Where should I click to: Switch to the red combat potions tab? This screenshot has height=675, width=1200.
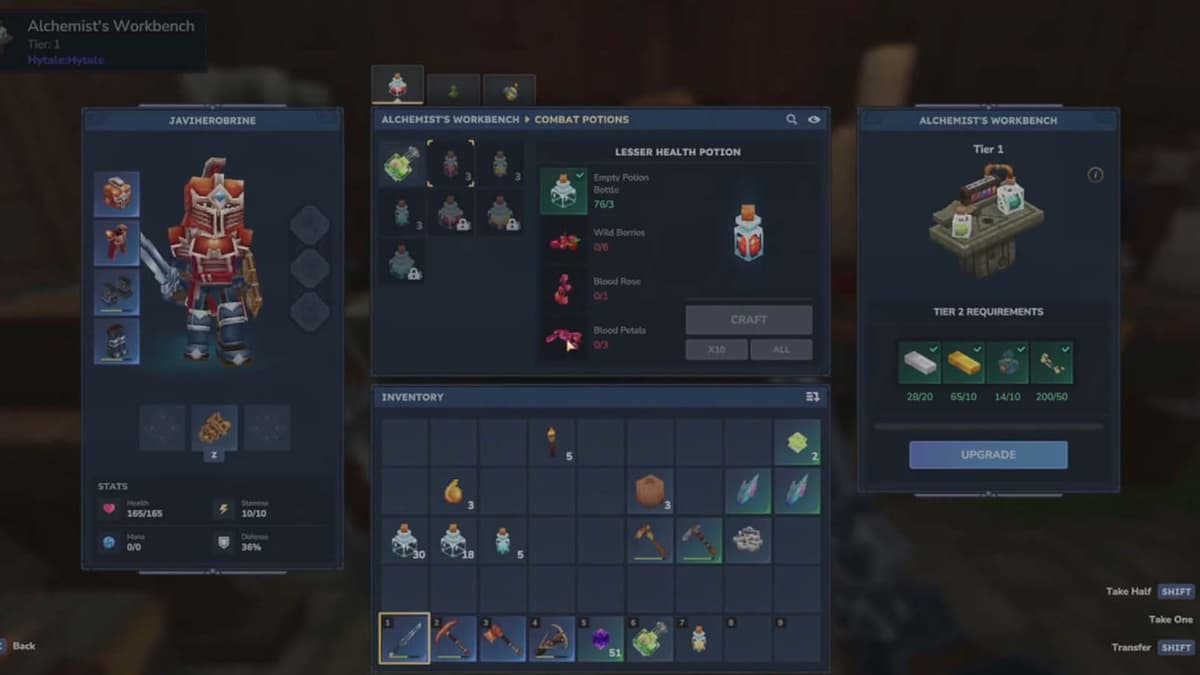[397, 86]
